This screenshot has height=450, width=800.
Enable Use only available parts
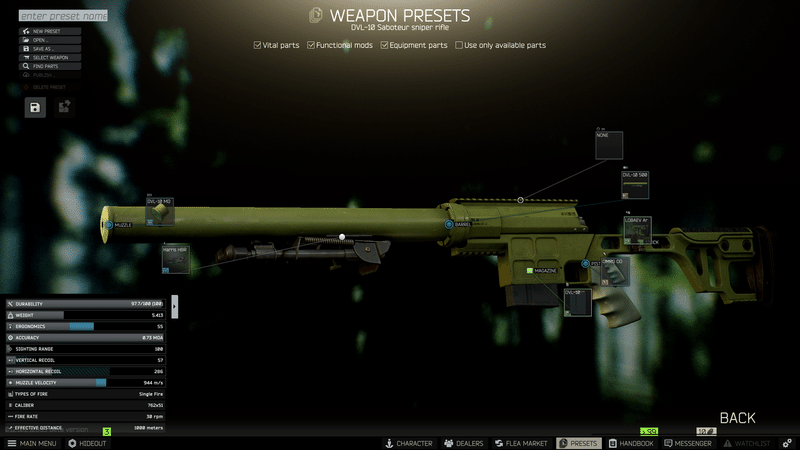click(x=459, y=45)
